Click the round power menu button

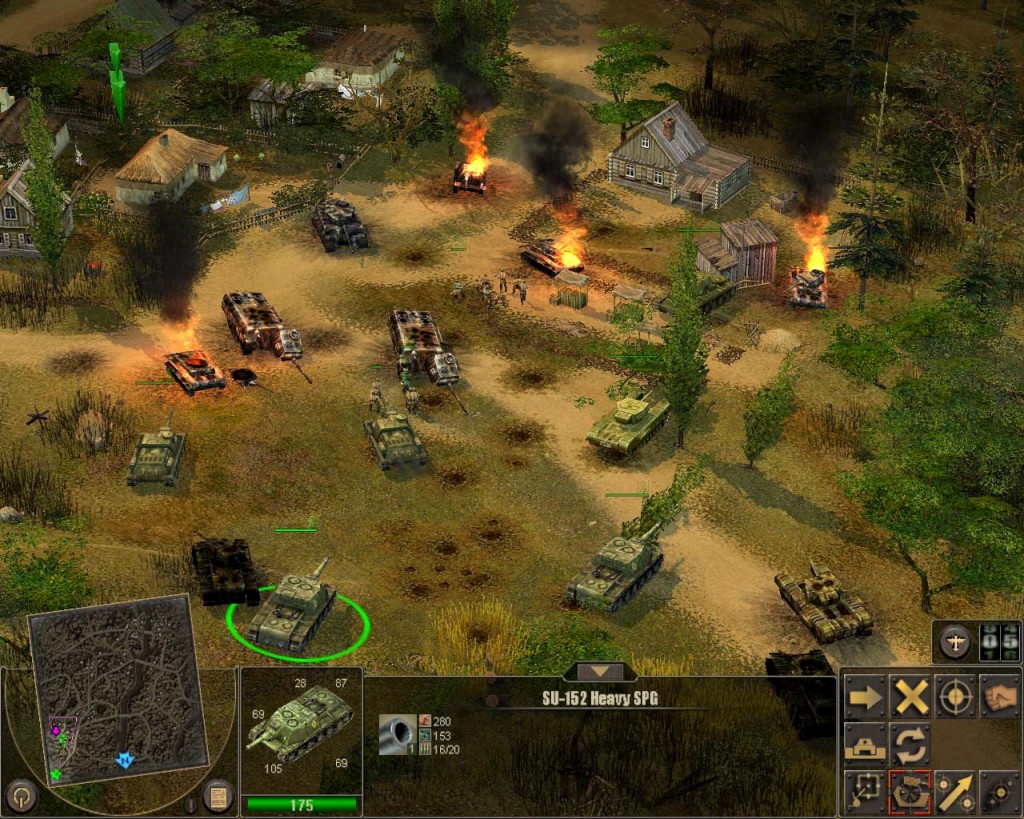(20, 796)
